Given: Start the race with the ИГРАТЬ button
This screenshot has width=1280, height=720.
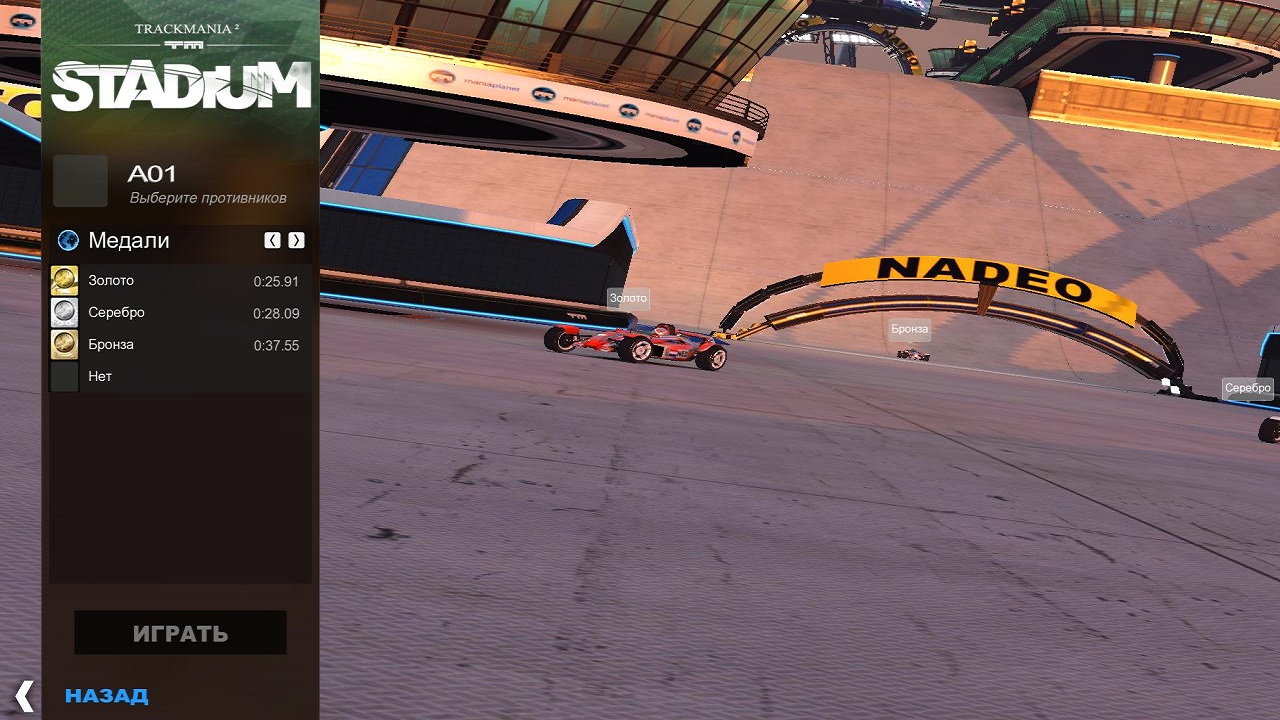Looking at the screenshot, I should click(180, 633).
